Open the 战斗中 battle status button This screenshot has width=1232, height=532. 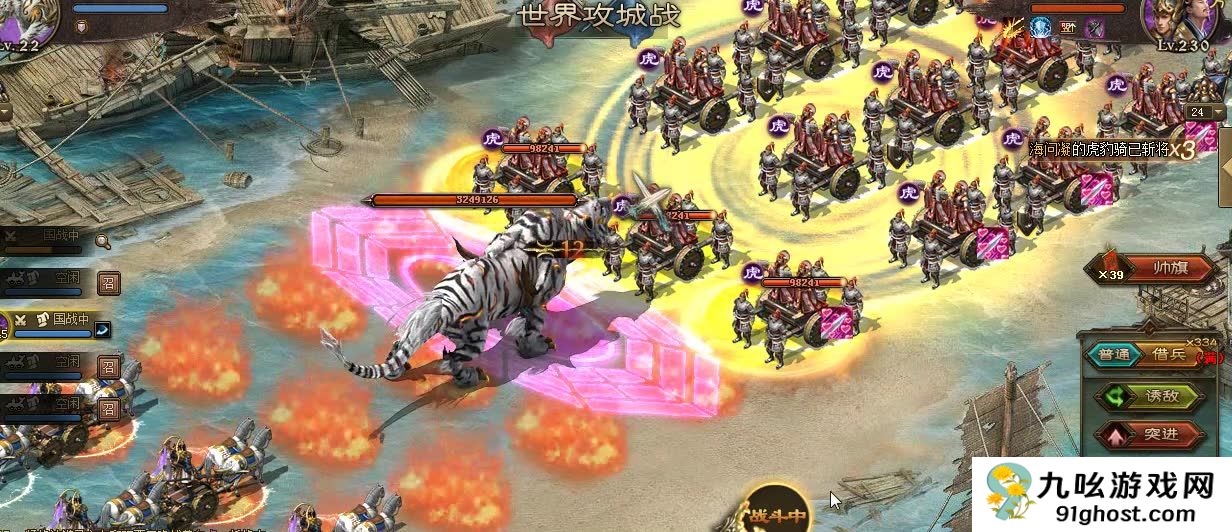(x=778, y=512)
